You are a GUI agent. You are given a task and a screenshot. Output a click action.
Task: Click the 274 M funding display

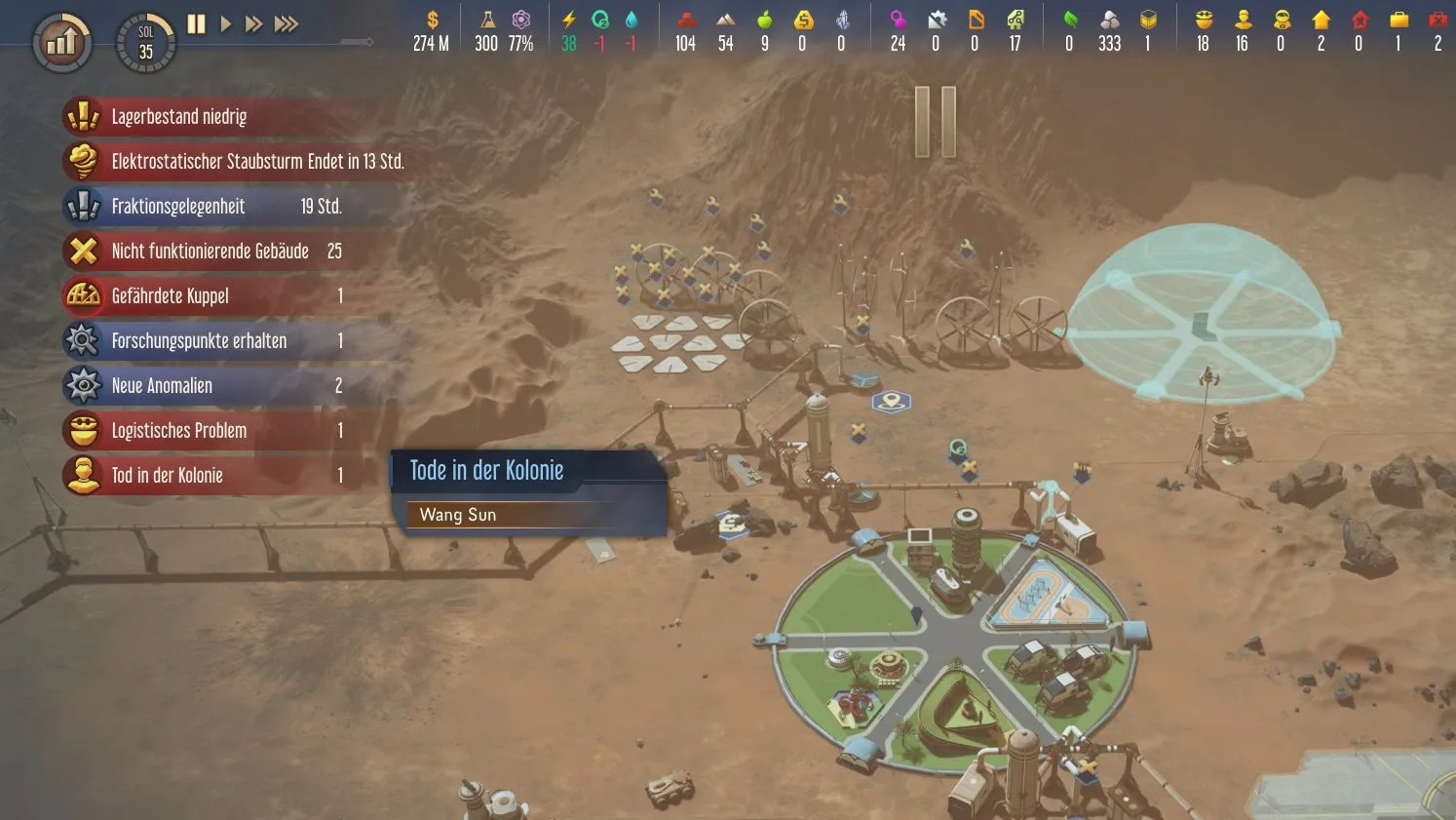[x=430, y=29]
